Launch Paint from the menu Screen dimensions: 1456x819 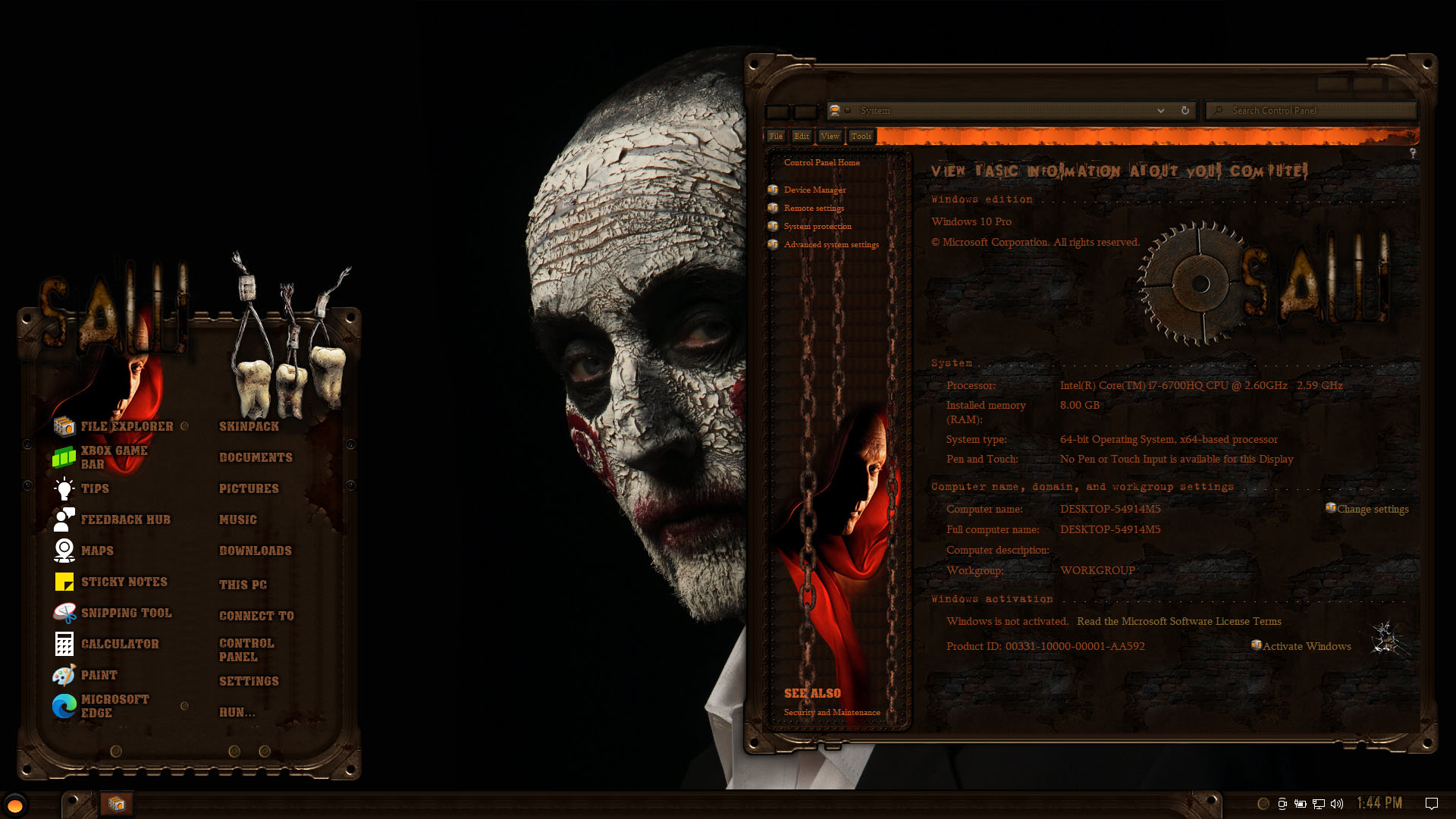click(x=99, y=675)
